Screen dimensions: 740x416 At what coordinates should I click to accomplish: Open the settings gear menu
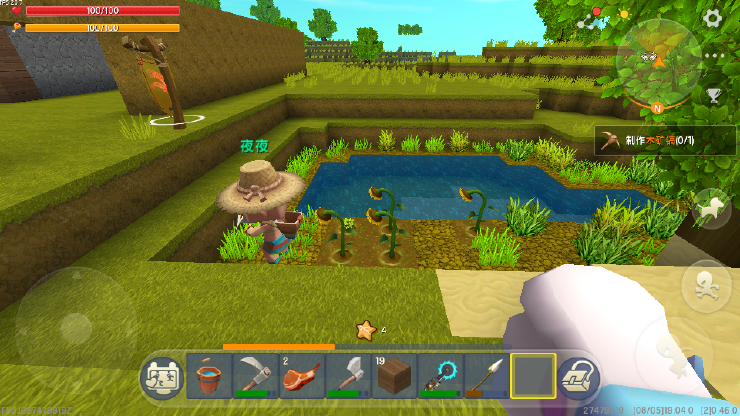712,17
